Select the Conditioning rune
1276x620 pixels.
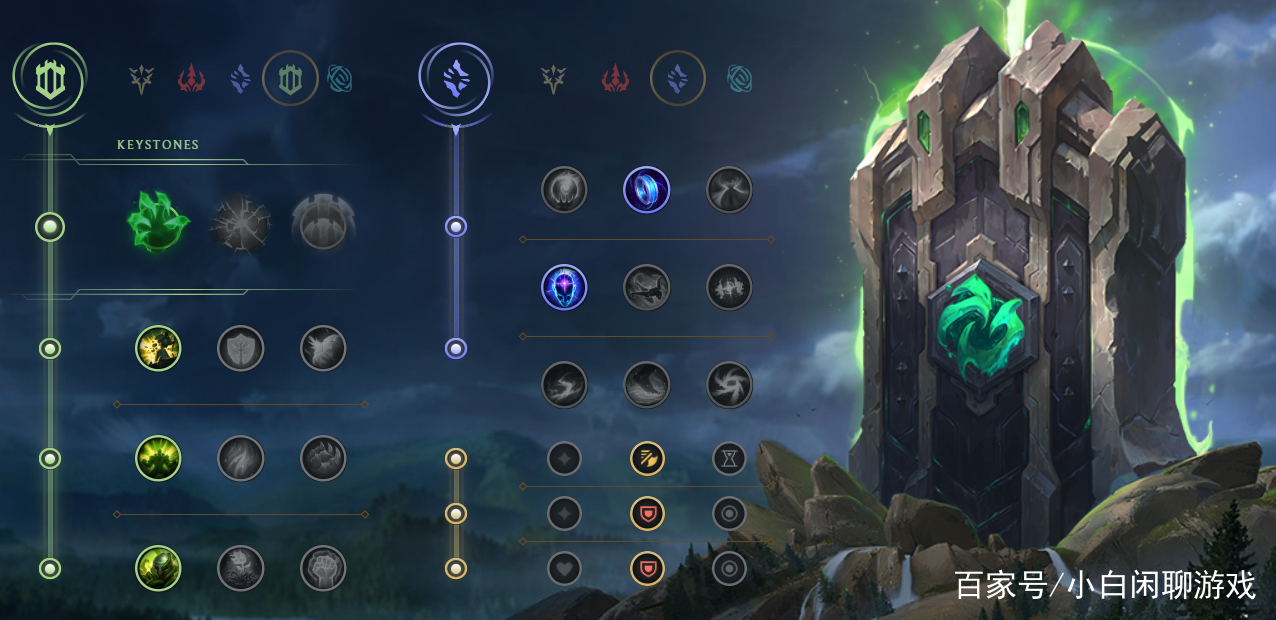158,458
